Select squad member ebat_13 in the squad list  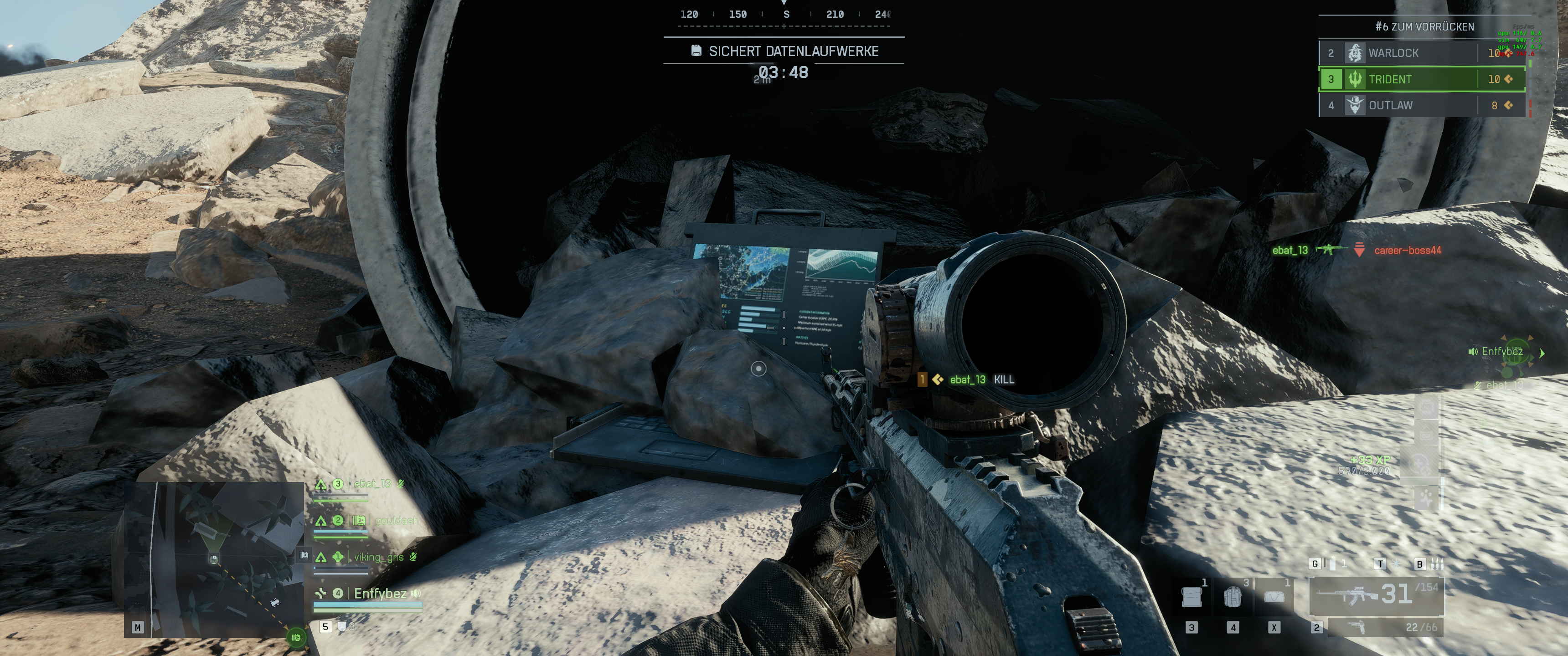click(371, 484)
